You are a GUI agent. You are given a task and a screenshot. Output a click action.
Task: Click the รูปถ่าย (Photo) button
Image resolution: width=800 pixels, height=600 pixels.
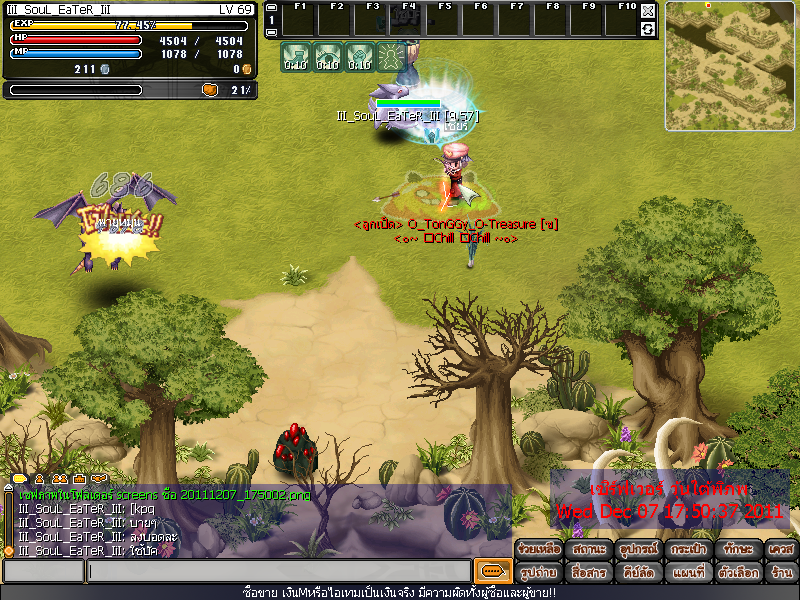coord(538,573)
